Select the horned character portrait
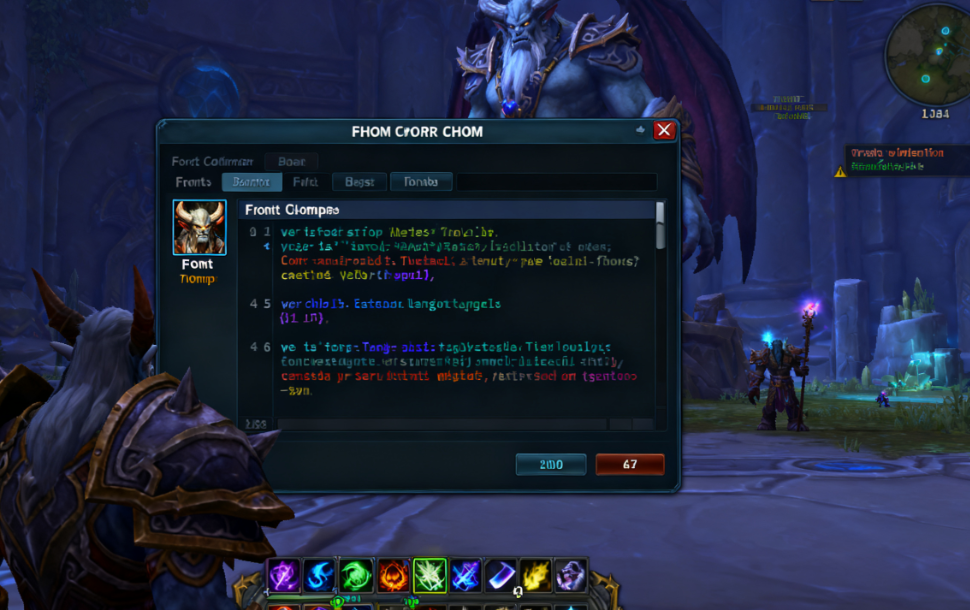Screen dimensions: 970x610 click(x=200, y=228)
